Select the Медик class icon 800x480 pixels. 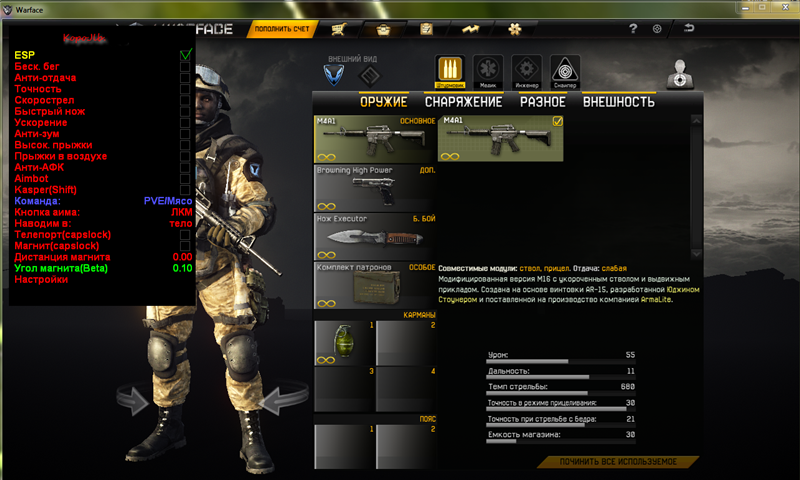point(488,71)
